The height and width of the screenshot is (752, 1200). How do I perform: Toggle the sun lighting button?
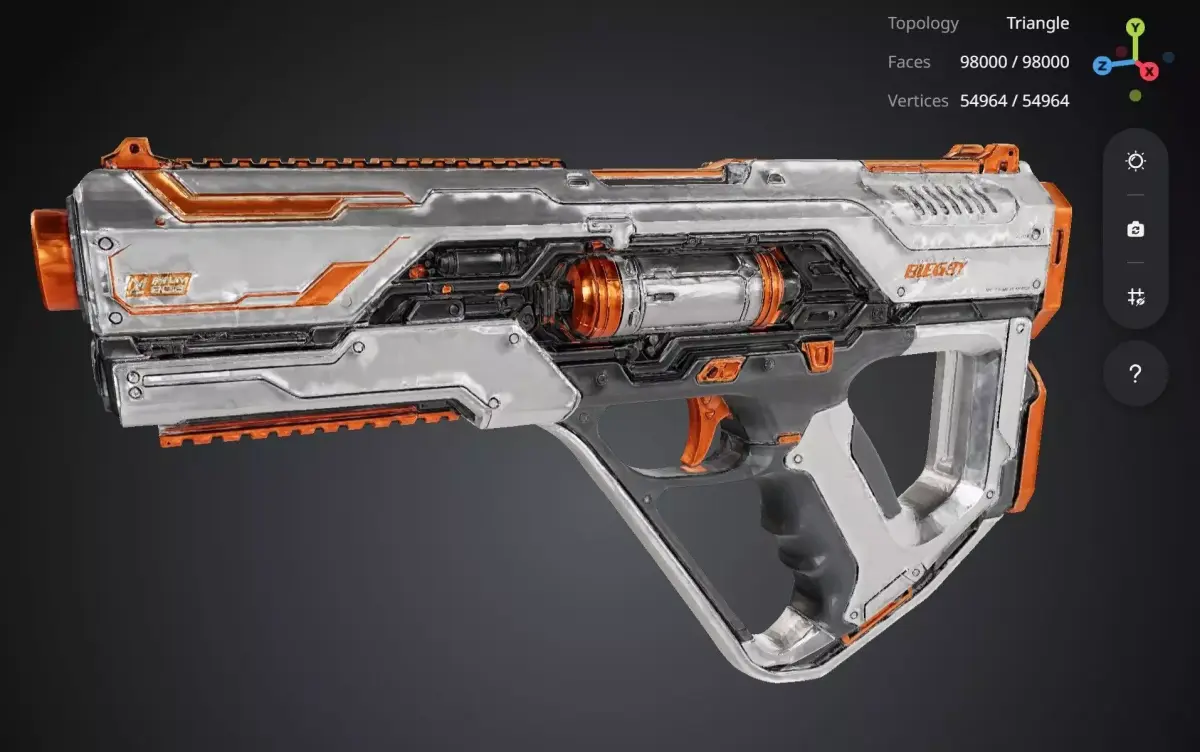point(1135,161)
